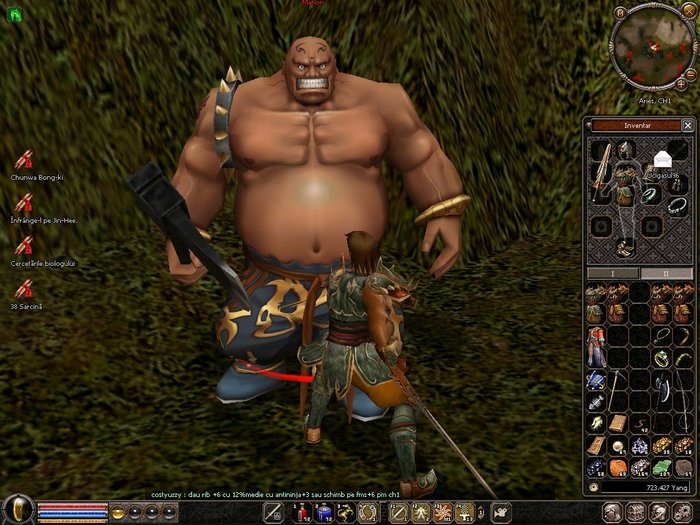Select the equipped sword weapon slot
Viewport: 700px width, 525px height.
coord(602,172)
